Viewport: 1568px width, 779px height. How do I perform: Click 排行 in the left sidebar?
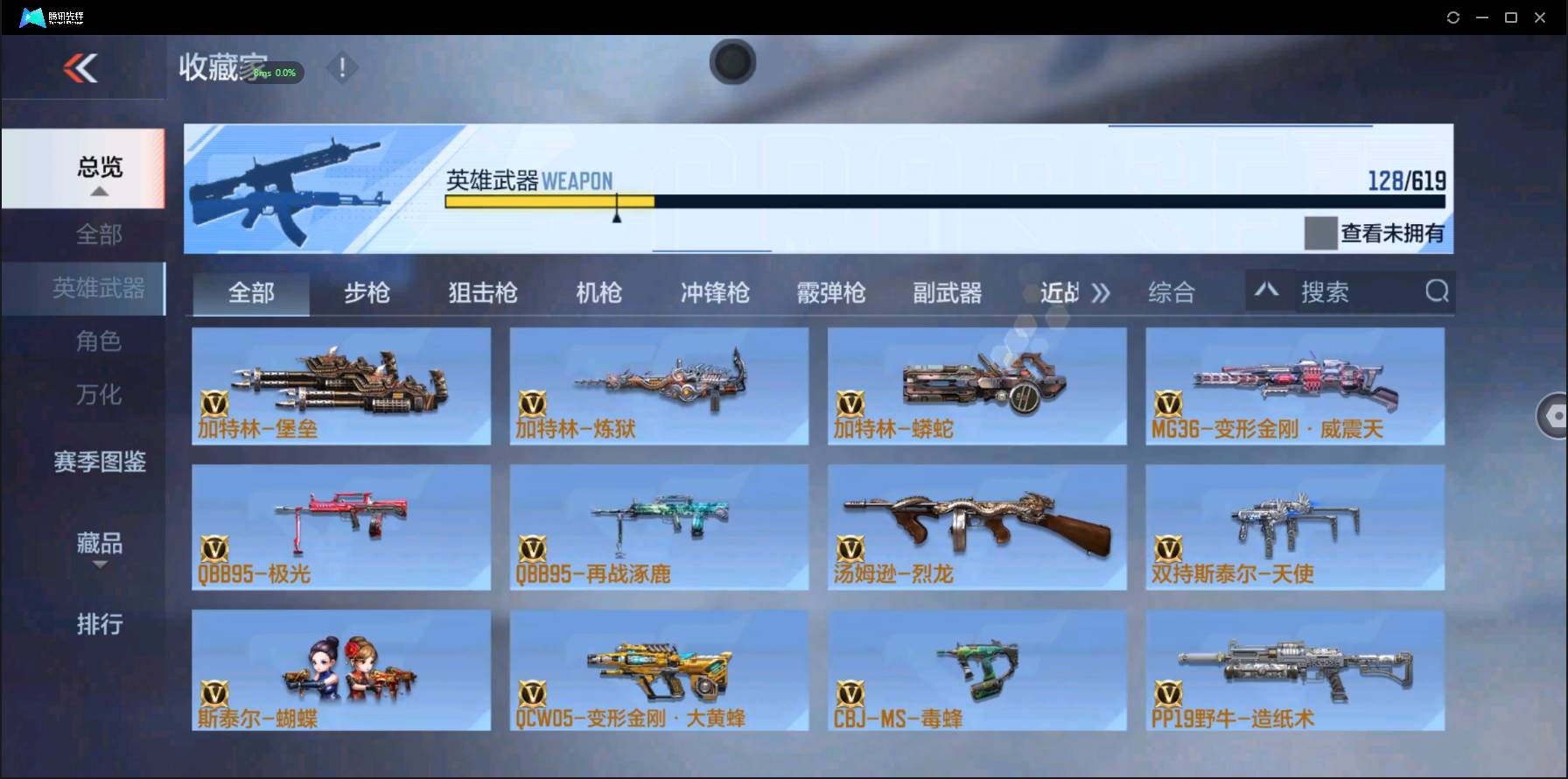99,624
